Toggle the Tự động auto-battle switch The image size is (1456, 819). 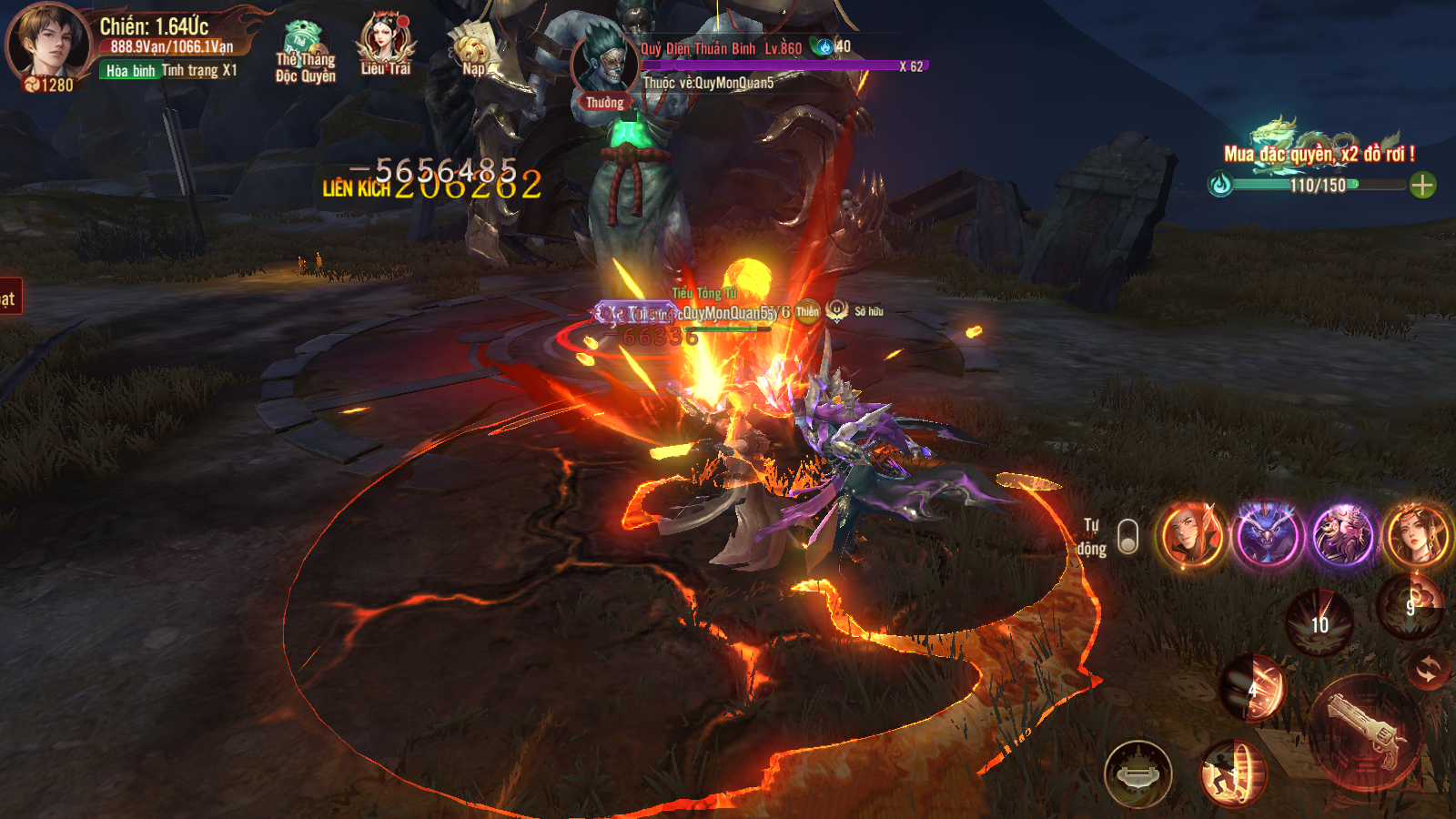pyautogui.click(x=1127, y=536)
